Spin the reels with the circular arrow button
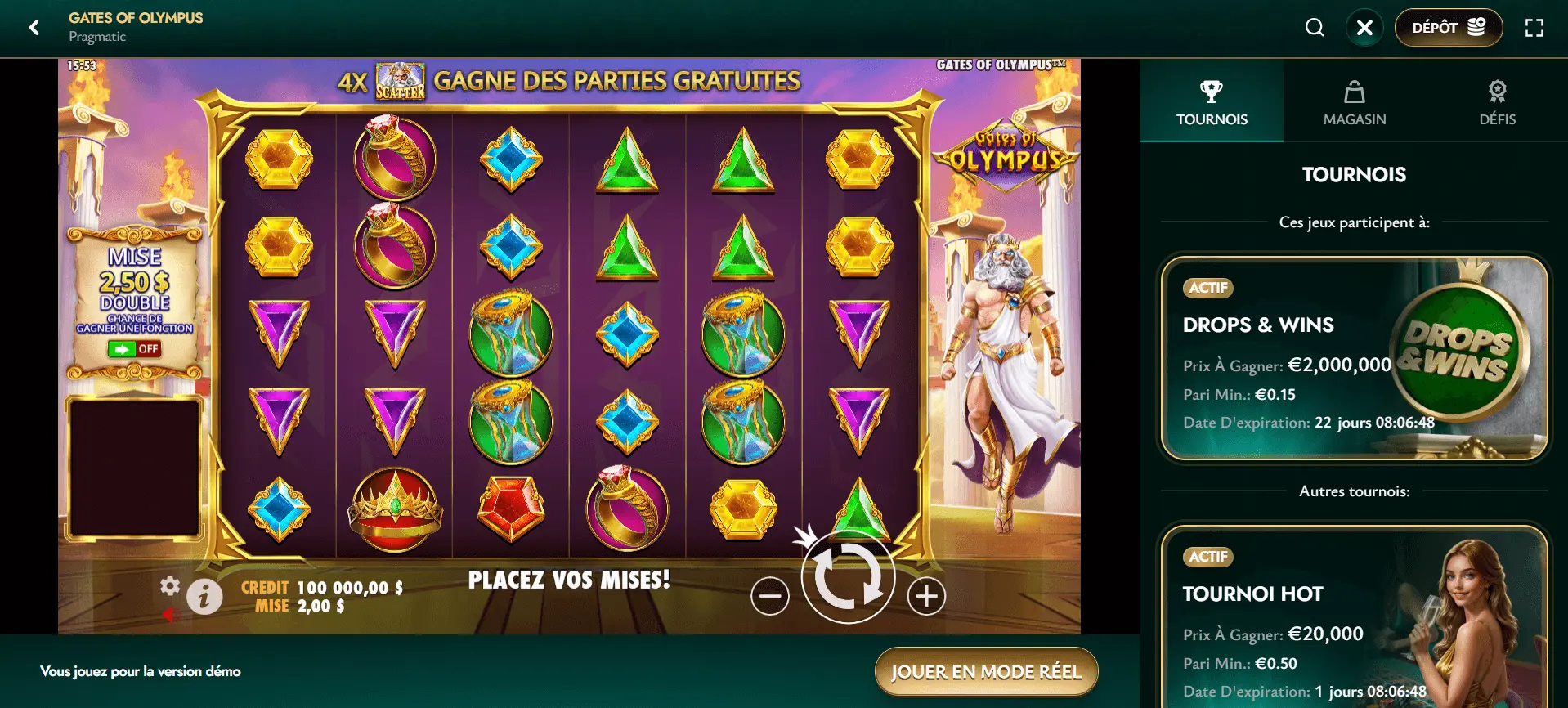Image resolution: width=1568 pixels, height=708 pixels. [848, 577]
